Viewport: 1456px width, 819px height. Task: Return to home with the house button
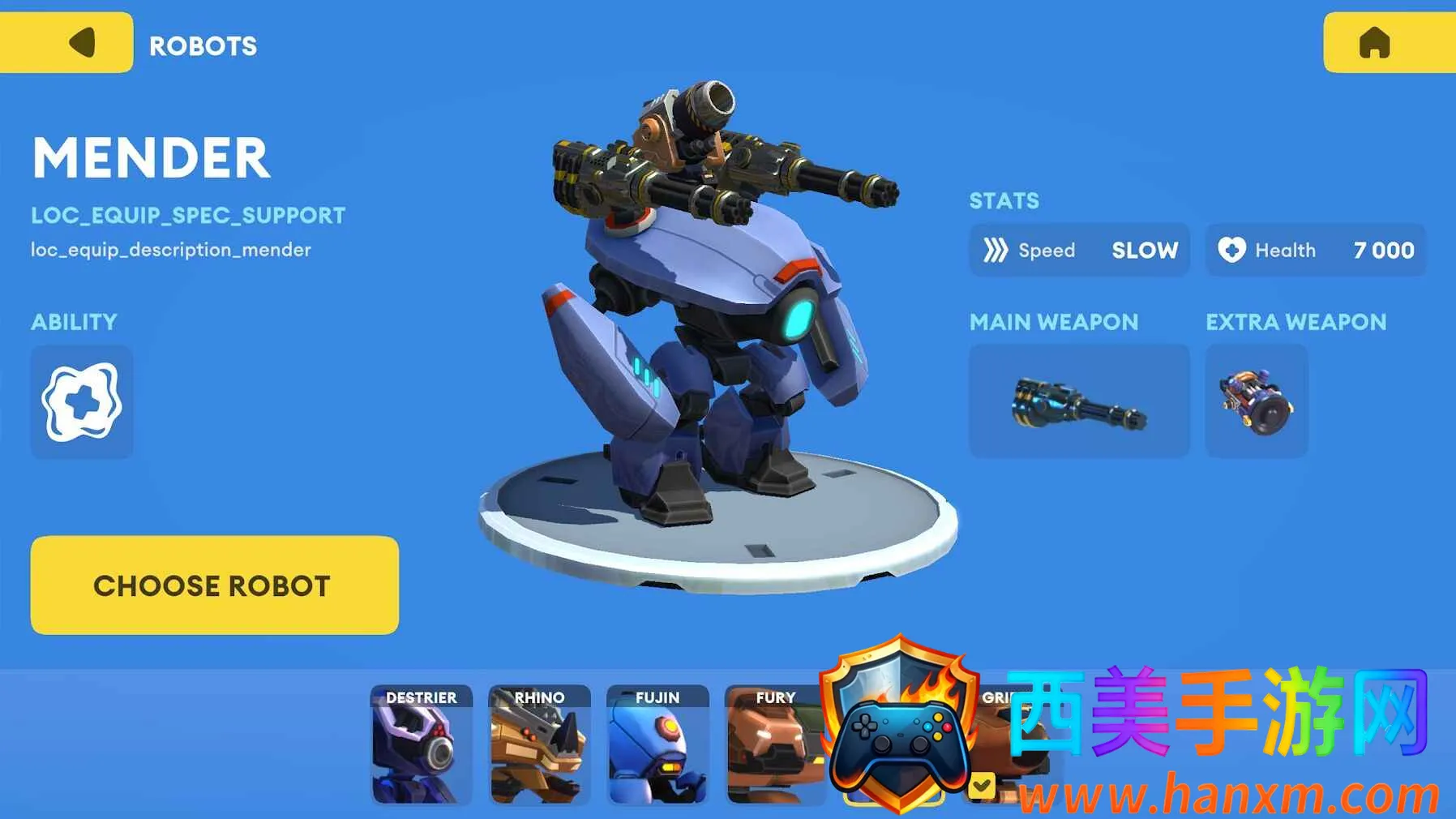(x=1388, y=43)
